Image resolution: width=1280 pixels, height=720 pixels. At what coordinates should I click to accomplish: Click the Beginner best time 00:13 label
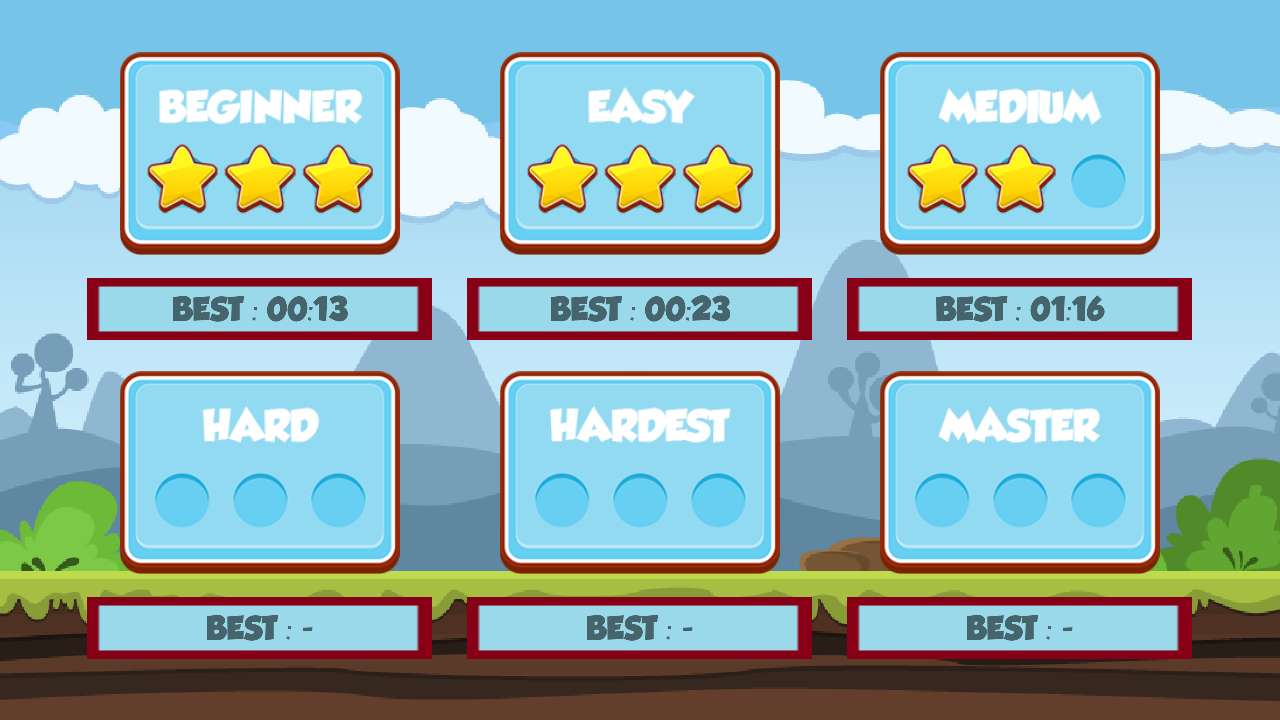click(260, 309)
